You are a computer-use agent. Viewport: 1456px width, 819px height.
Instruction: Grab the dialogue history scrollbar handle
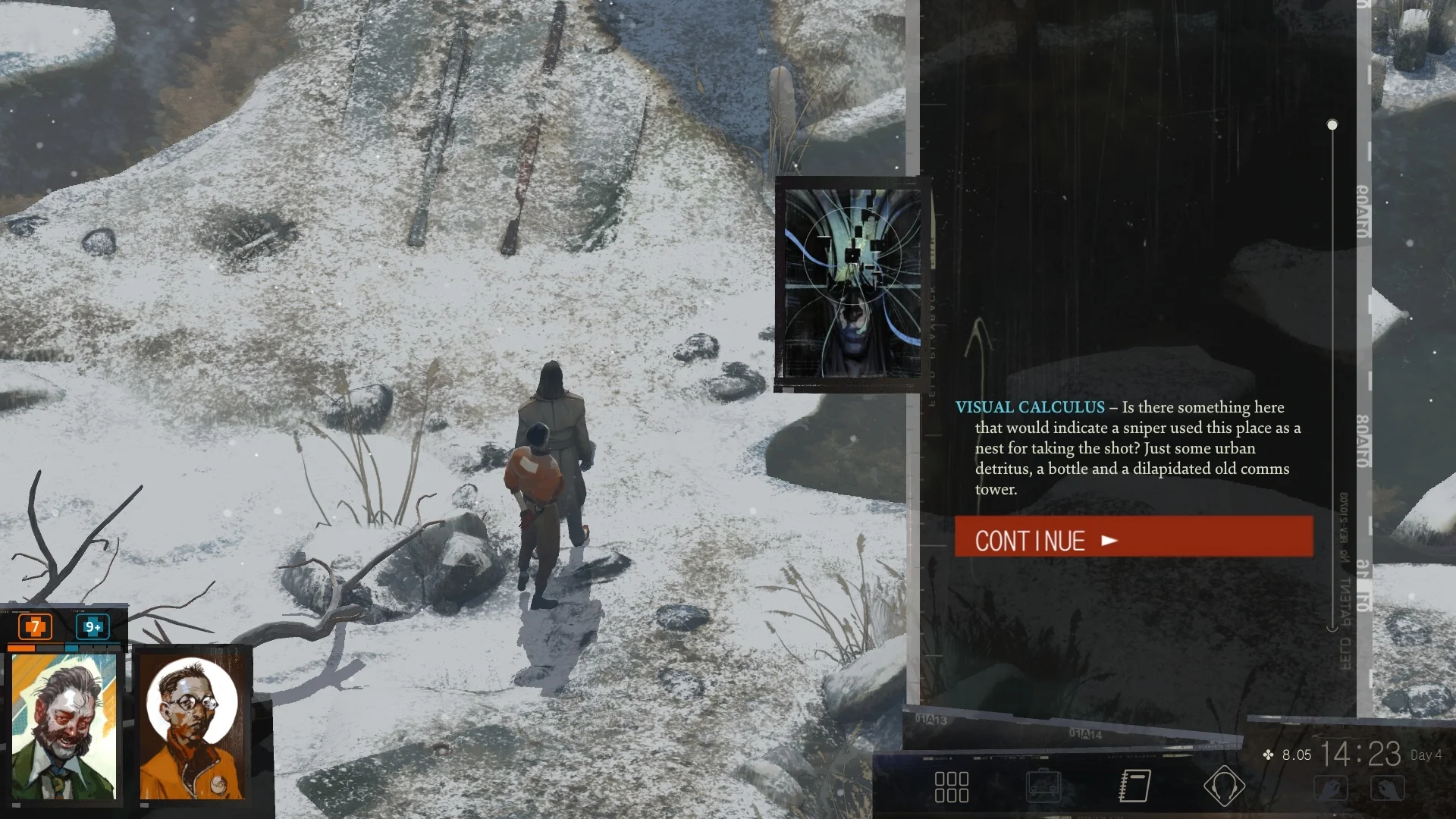point(1332,124)
